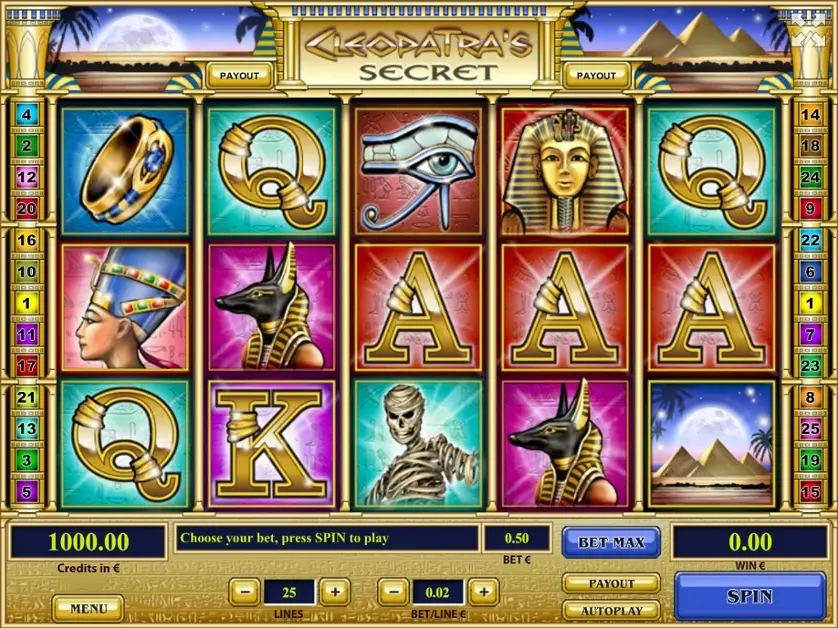Select payline number 17

coord(27,366)
